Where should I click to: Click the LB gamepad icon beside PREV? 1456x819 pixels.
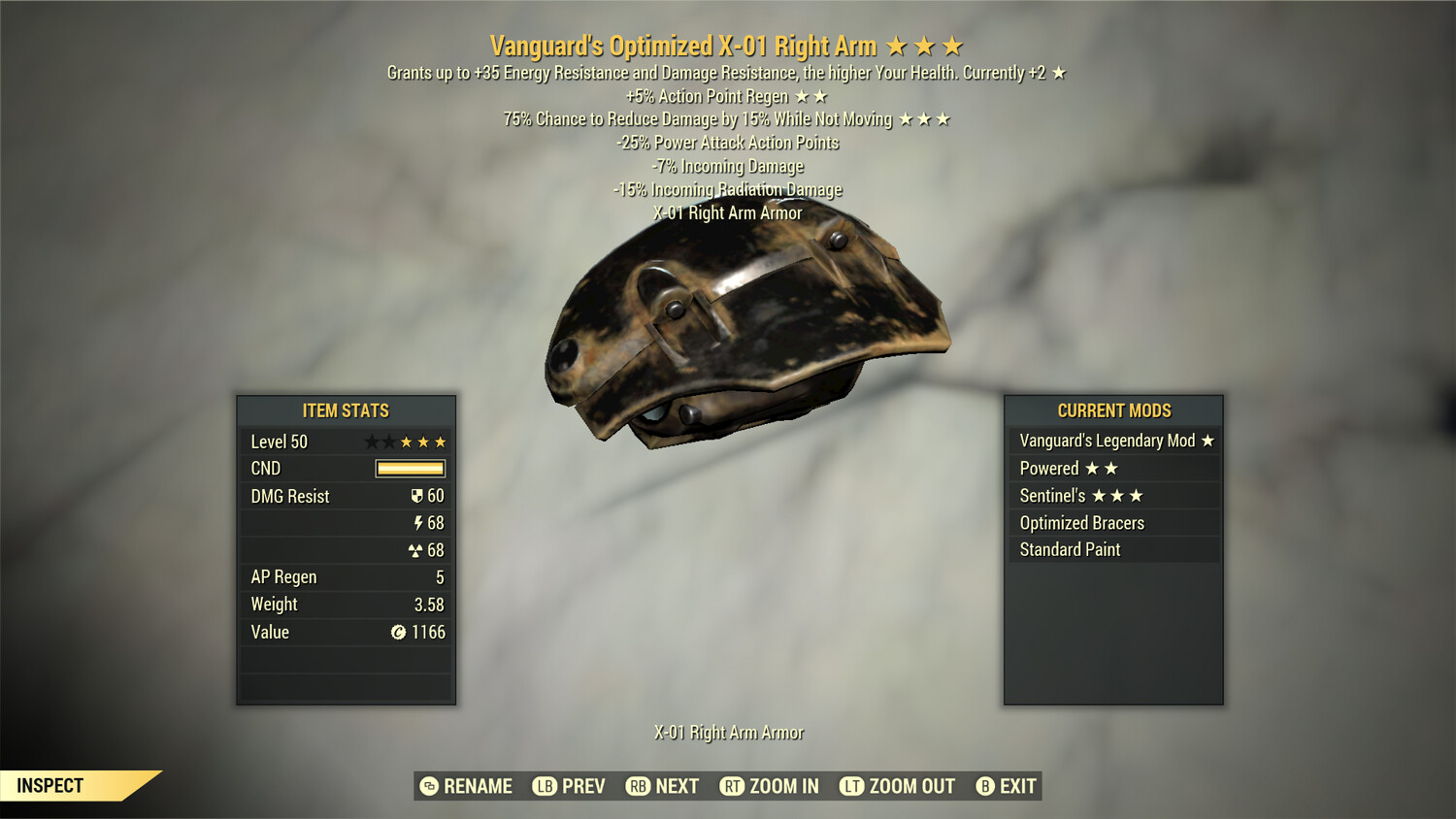[545, 786]
